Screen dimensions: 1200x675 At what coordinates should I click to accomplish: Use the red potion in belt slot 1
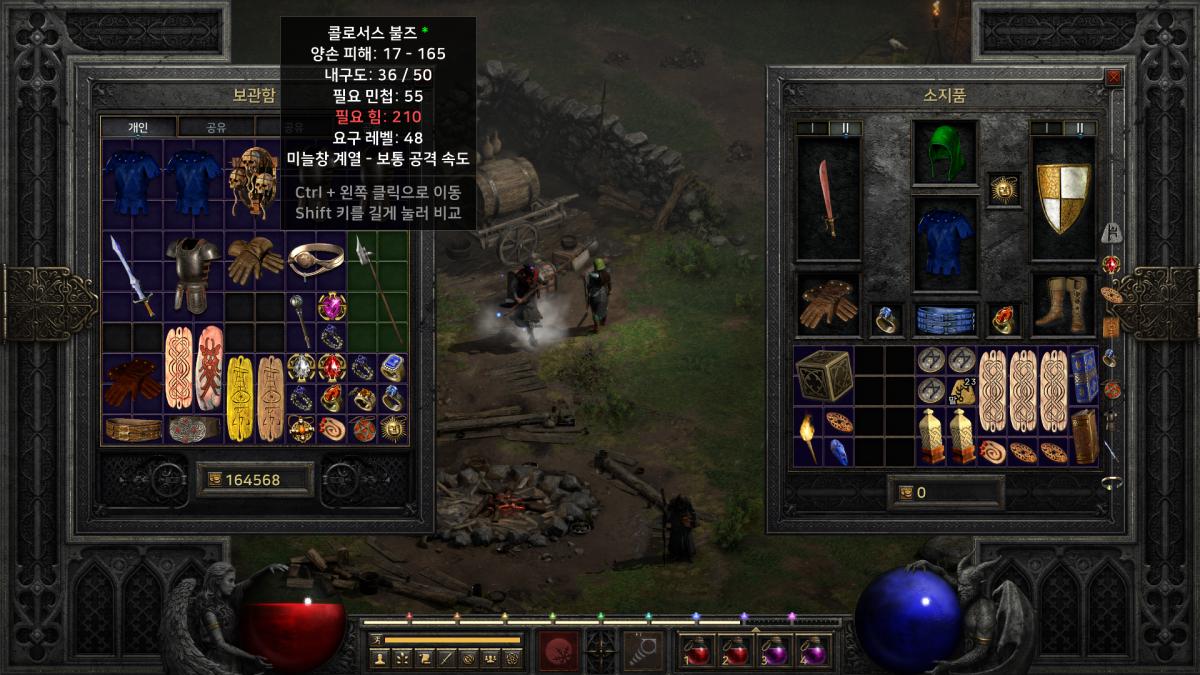click(x=697, y=651)
